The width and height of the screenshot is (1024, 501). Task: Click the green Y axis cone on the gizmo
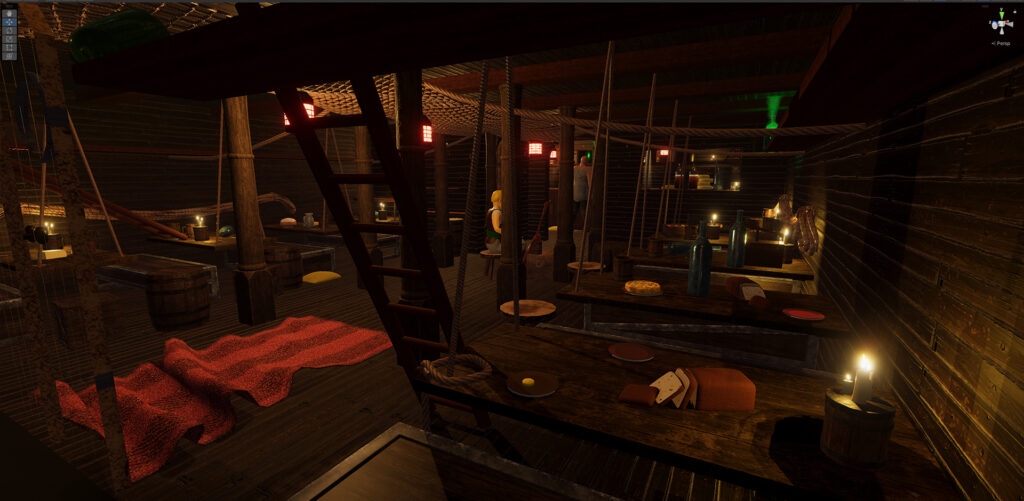click(x=1001, y=14)
